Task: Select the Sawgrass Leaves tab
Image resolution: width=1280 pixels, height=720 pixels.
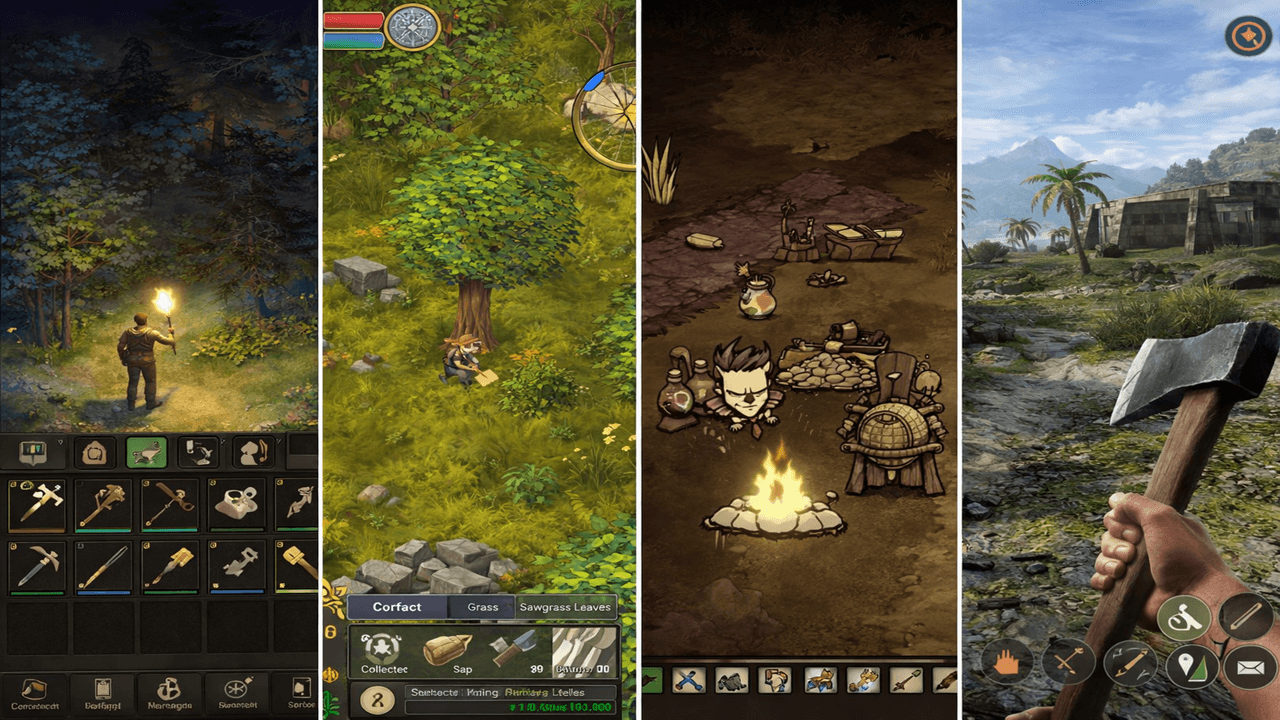Action: click(565, 608)
